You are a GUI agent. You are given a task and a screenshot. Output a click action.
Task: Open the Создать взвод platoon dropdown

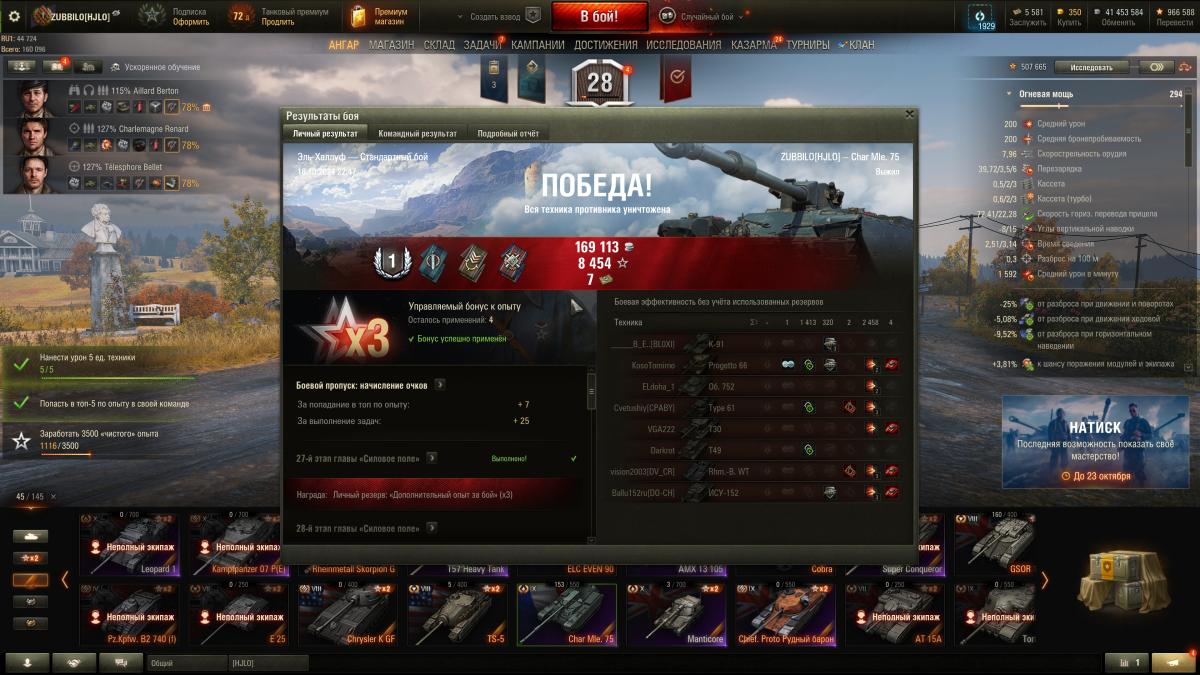click(498, 16)
